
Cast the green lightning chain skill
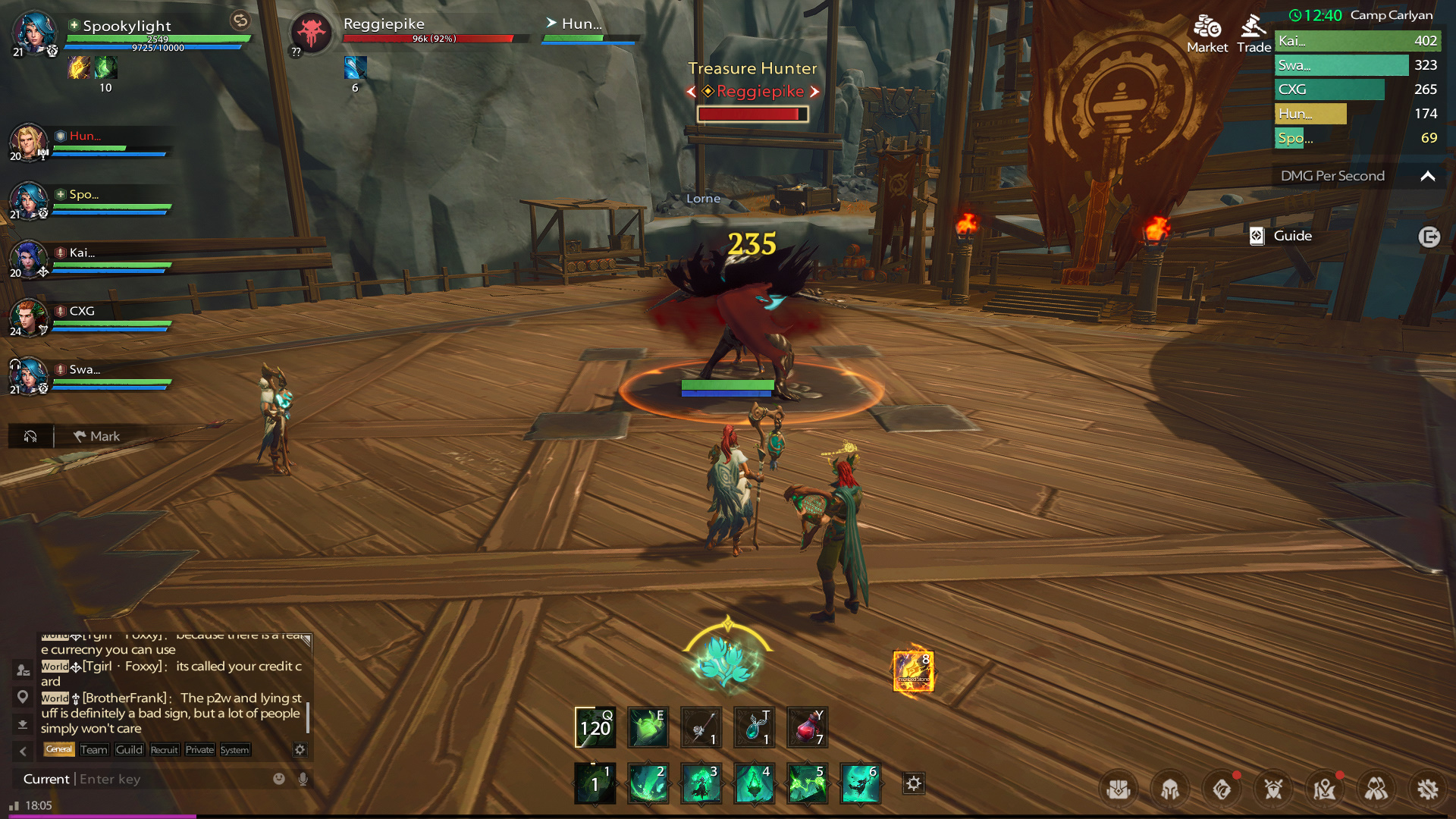point(807,783)
